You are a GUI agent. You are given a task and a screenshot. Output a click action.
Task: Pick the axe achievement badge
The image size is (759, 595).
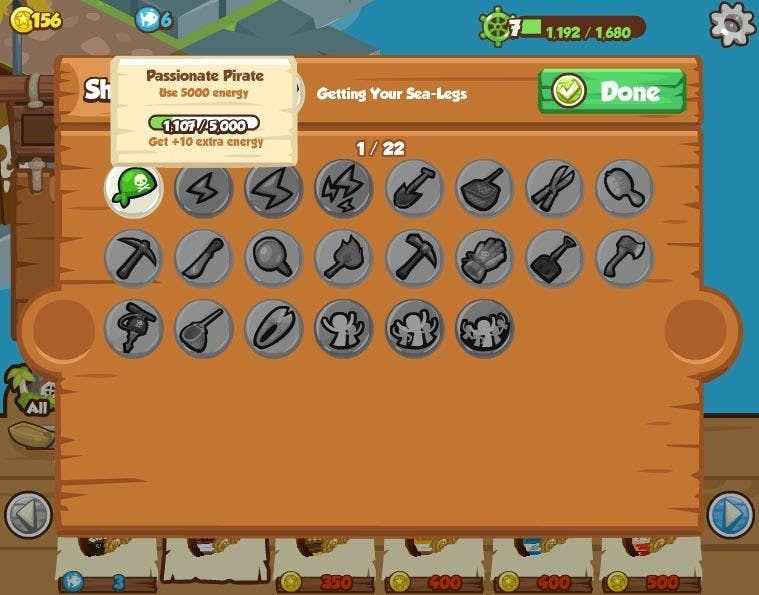tap(625, 259)
